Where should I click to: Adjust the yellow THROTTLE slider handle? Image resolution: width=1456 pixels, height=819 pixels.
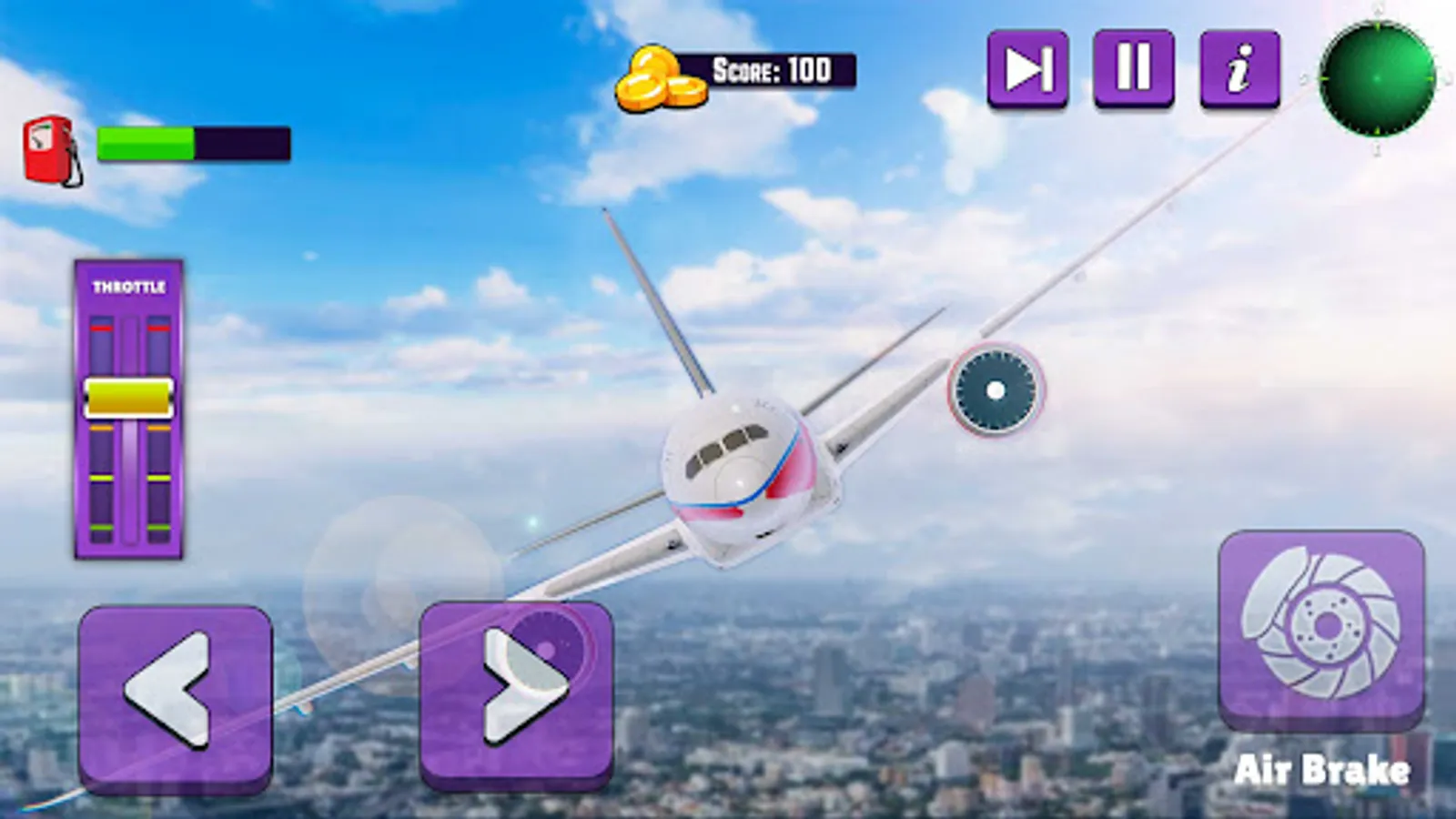pos(129,396)
